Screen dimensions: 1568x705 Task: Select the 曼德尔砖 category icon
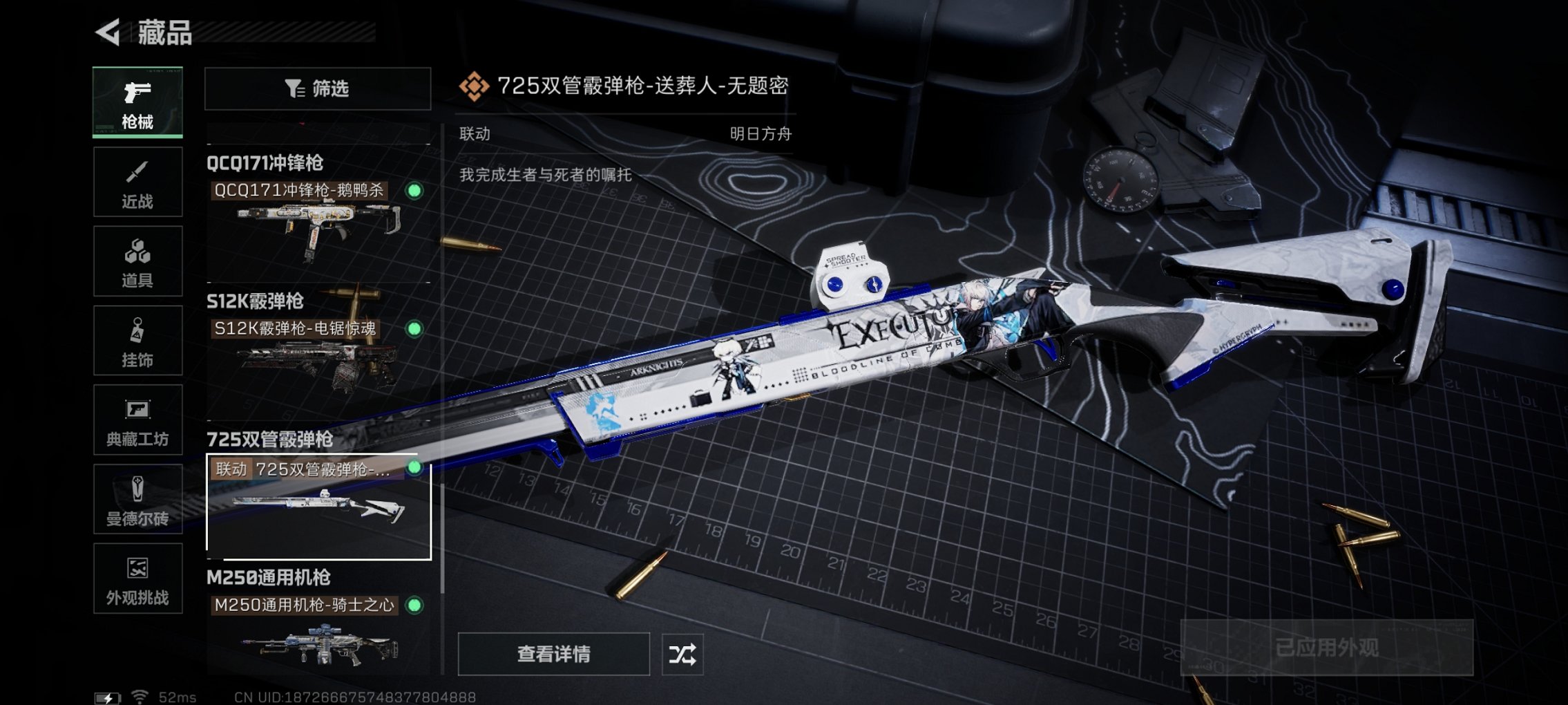coord(137,499)
